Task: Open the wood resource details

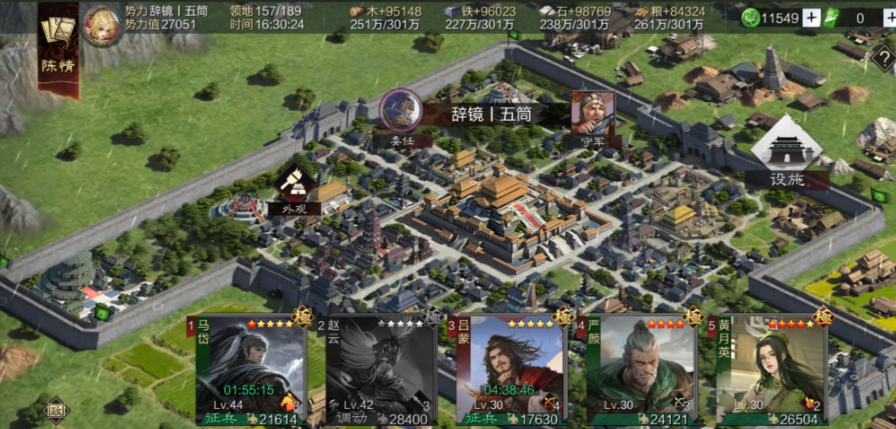Action: point(386,17)
